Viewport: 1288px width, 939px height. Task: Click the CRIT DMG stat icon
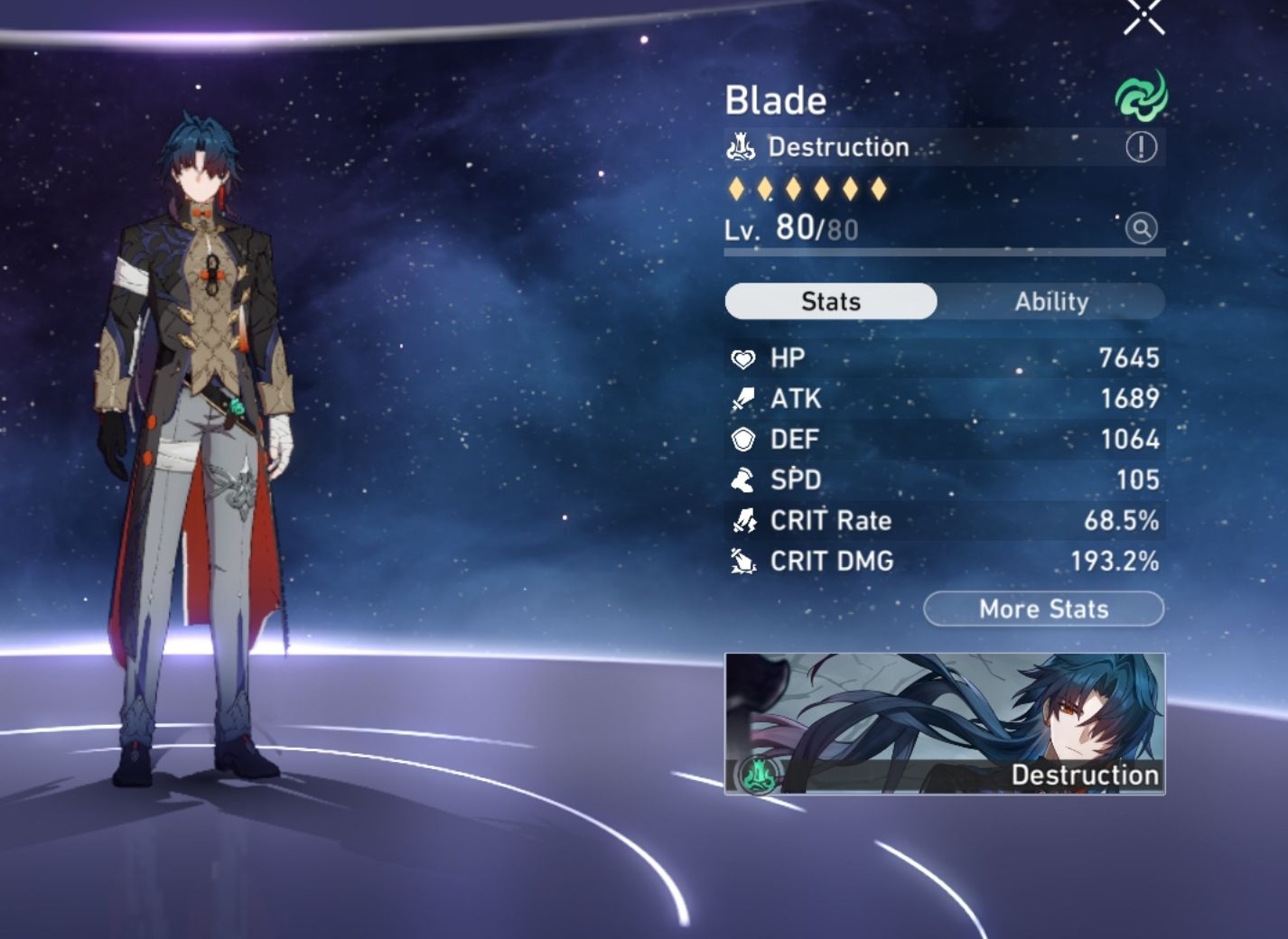[x=743, y=561]
